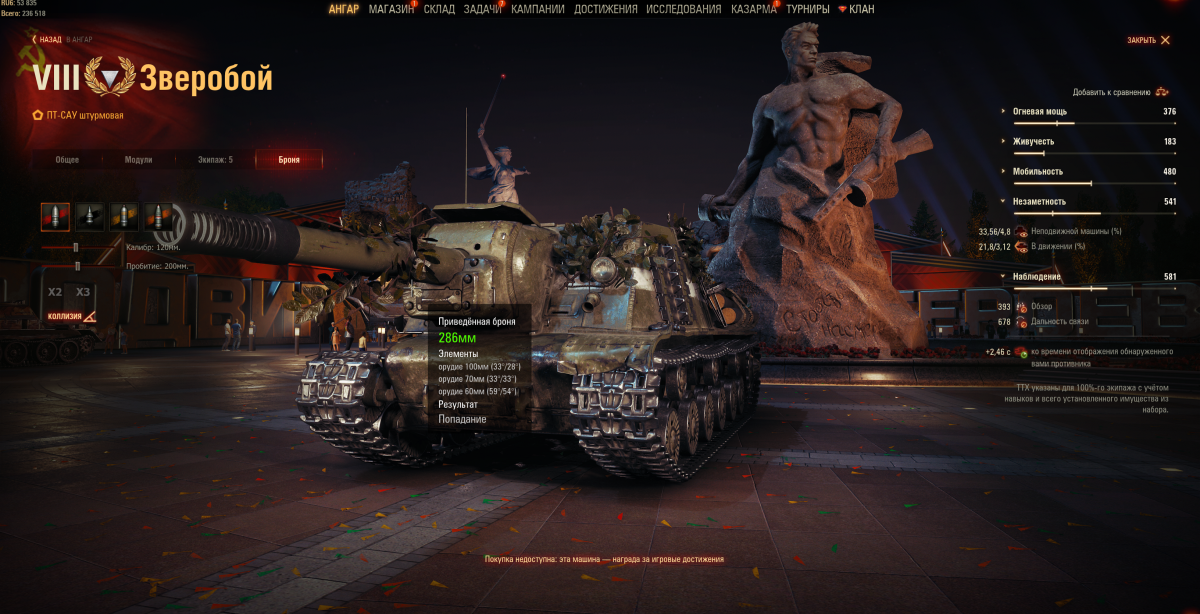
Task: Select the first armor-piercing shell icon
Action: tap(56, 214)
